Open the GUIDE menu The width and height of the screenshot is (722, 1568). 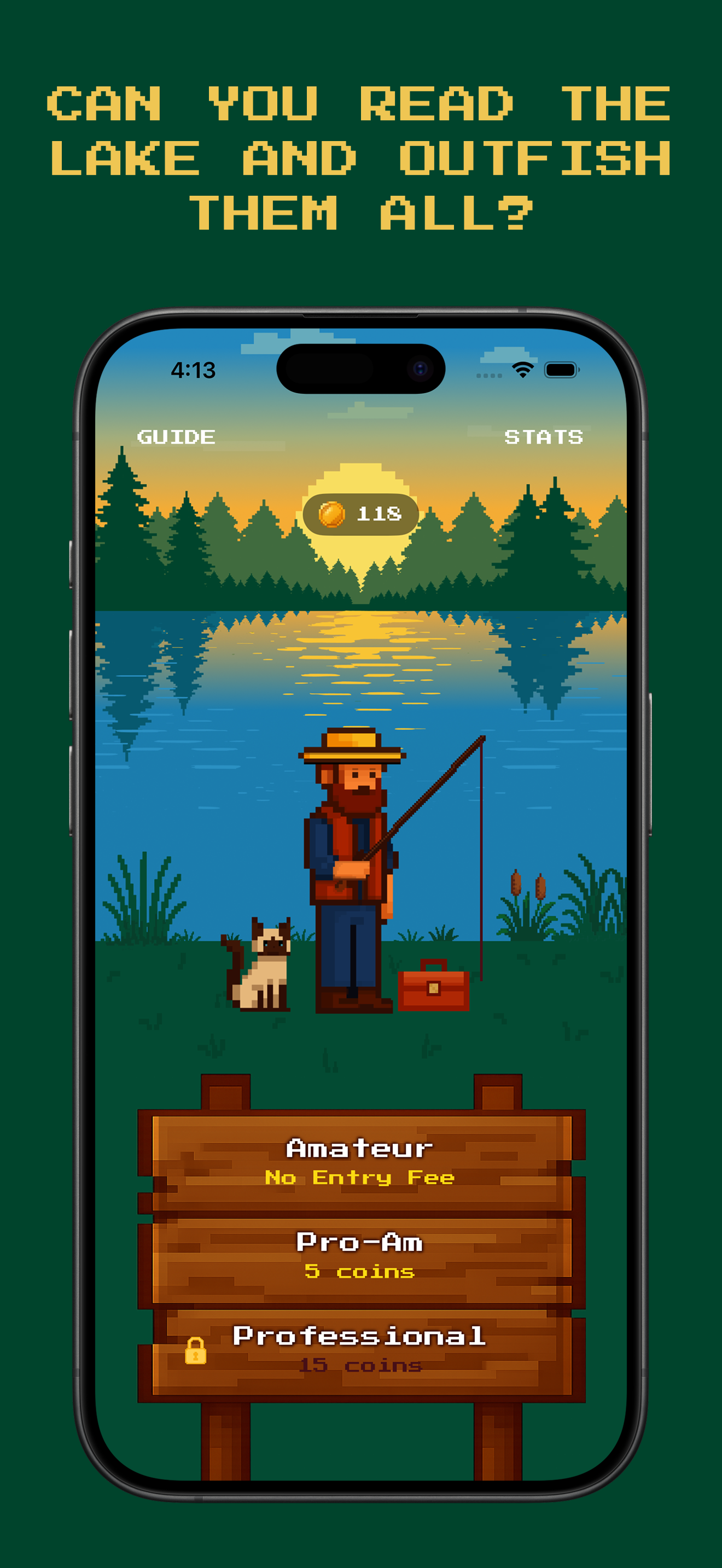pyautogui.click(x=176, y=436)
